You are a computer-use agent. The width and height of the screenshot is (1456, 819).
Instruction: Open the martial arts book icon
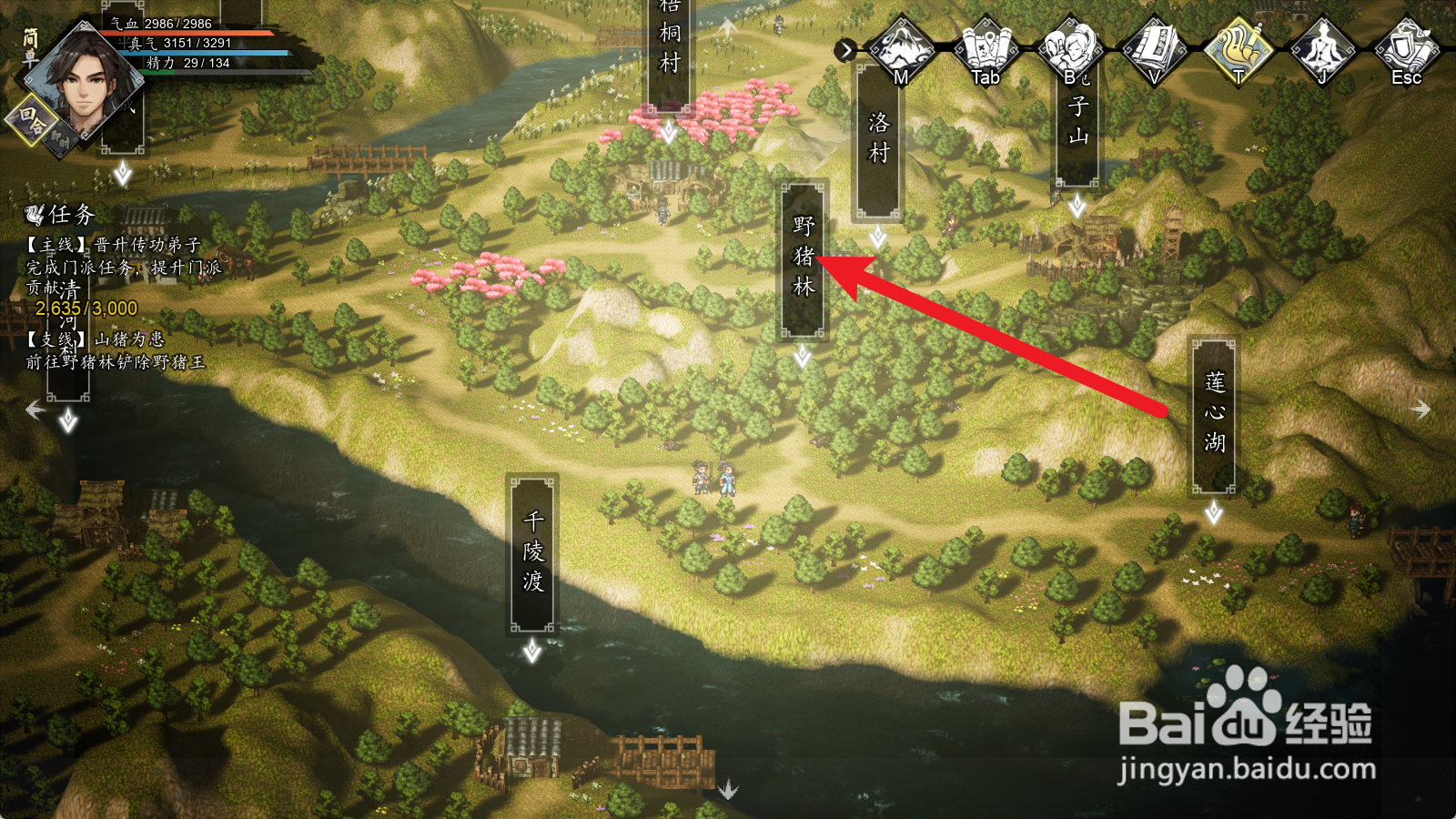[1154, 48]
